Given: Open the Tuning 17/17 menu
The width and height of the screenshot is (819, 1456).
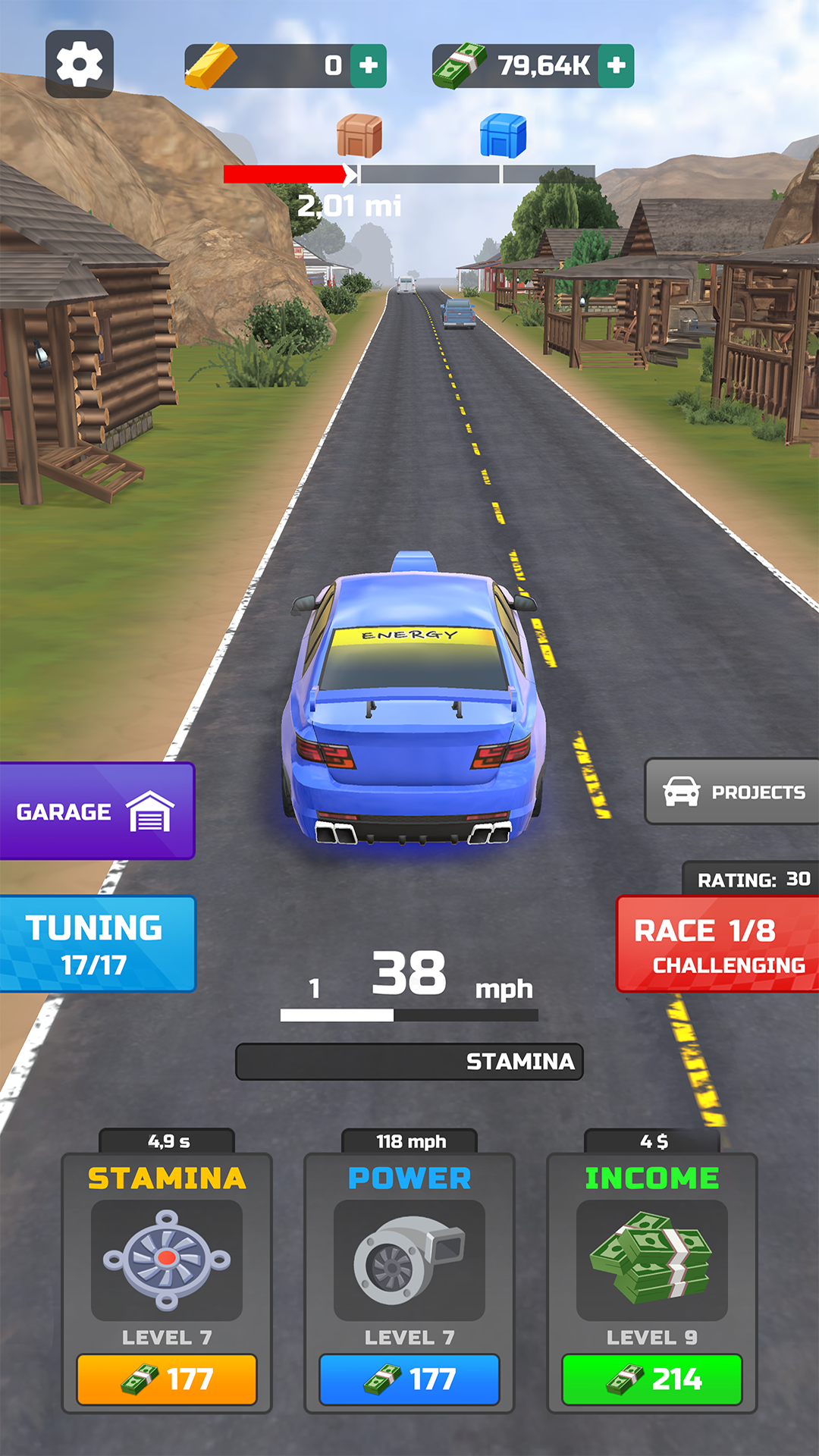Looking at the screenshot, I should tap(97, 944).
